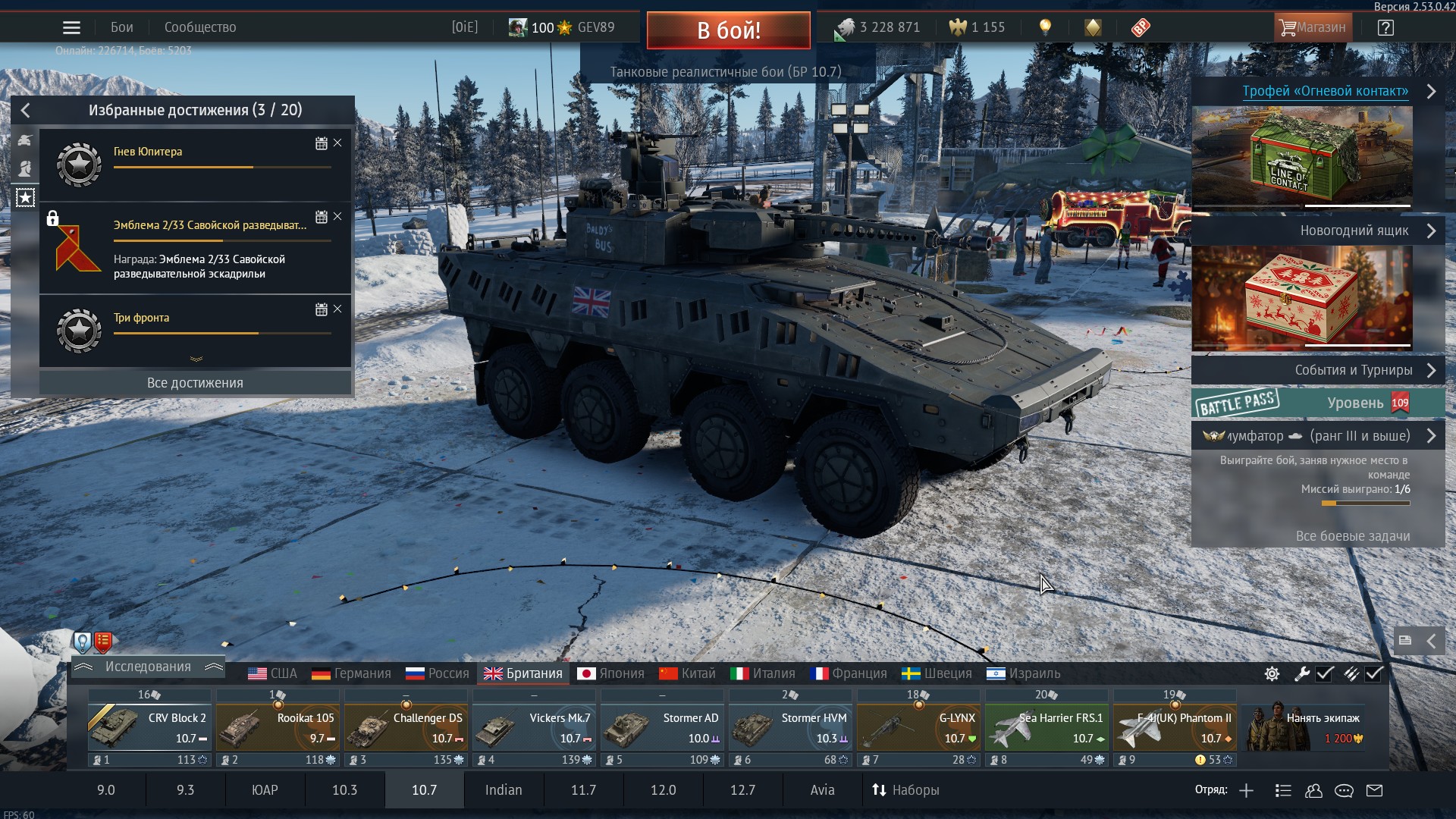
Task: Open the Исследования research panel
Action: tap(148, 667)
